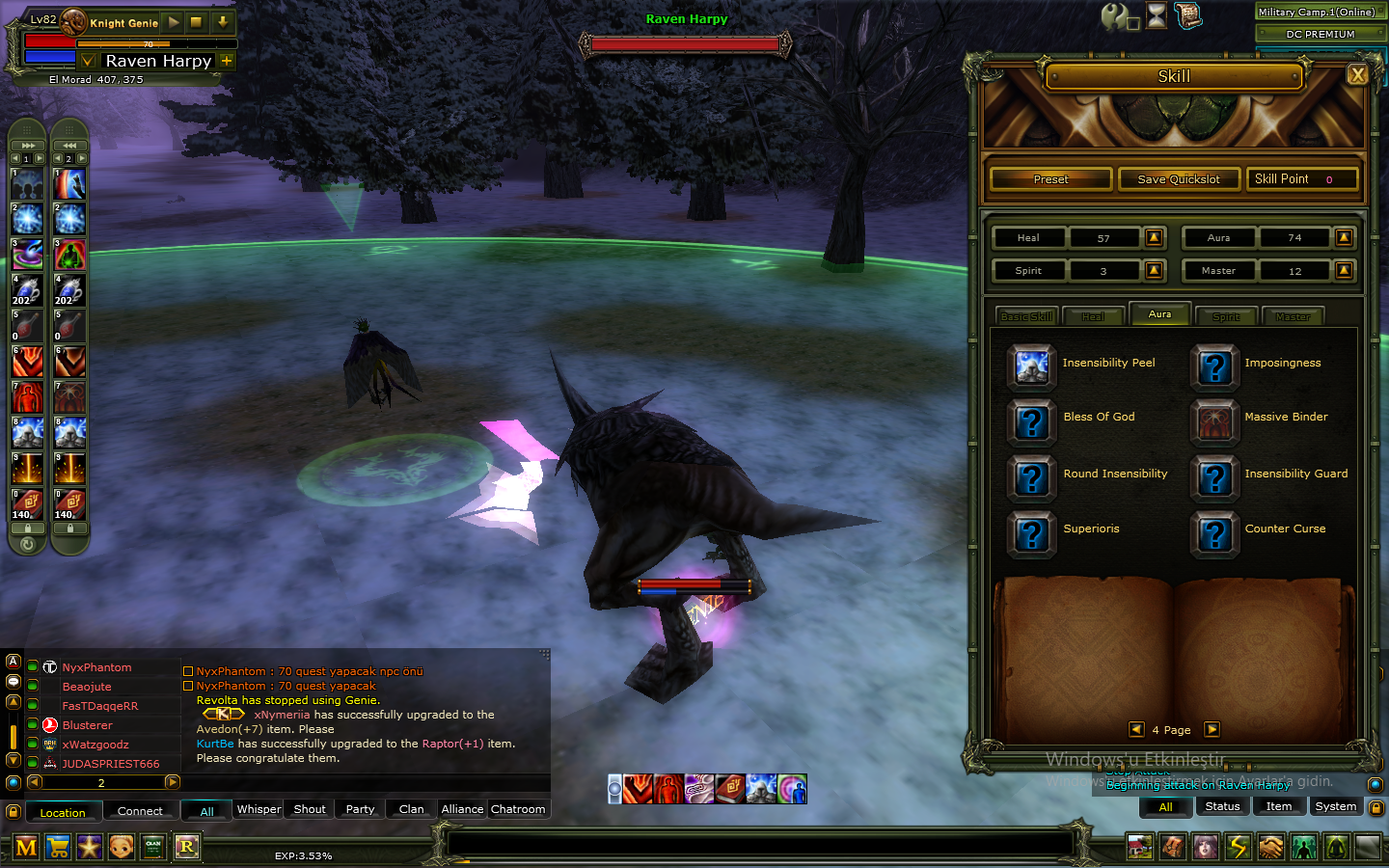Click the chat text input bar
1389x868 pixels.
point(760,845)
